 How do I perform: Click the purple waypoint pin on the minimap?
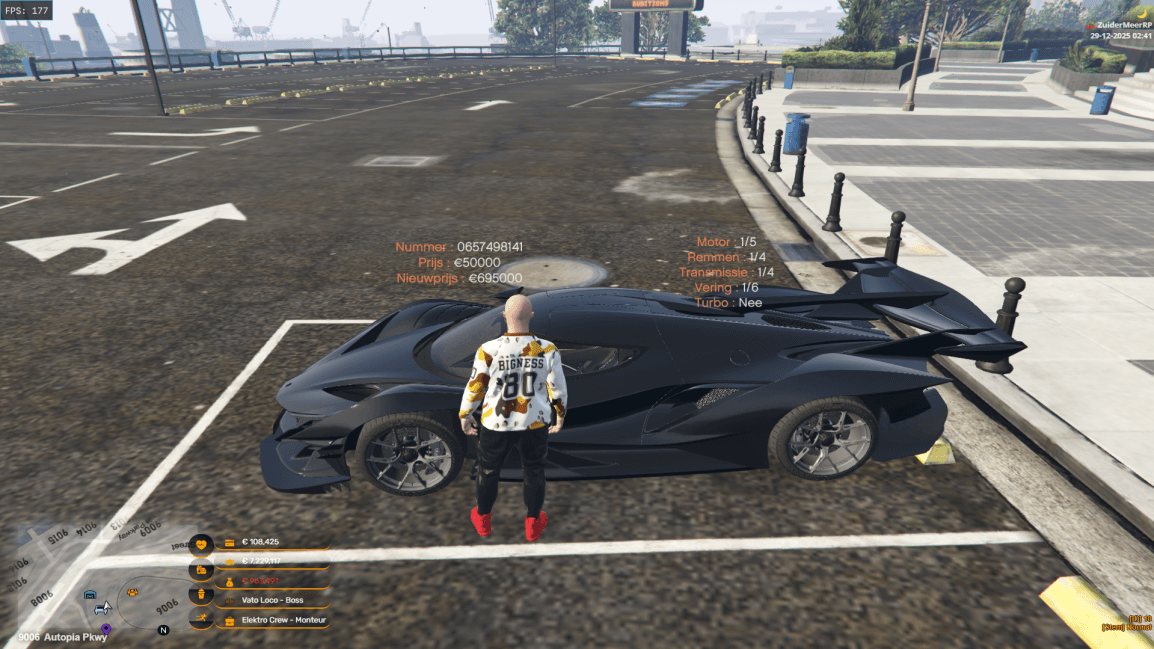click(x=106, y=630)
